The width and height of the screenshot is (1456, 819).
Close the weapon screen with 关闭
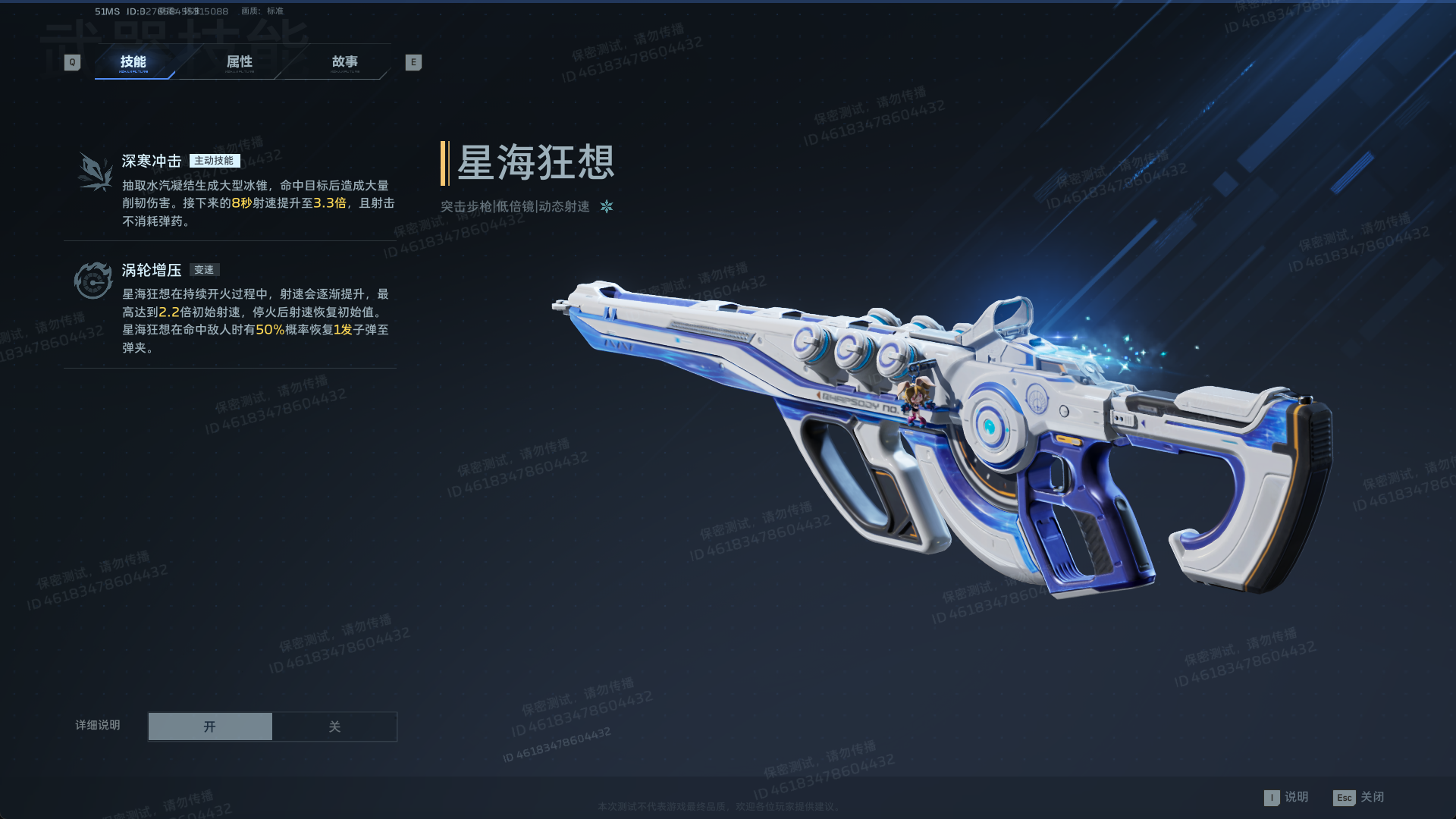tap(1359, 797)
